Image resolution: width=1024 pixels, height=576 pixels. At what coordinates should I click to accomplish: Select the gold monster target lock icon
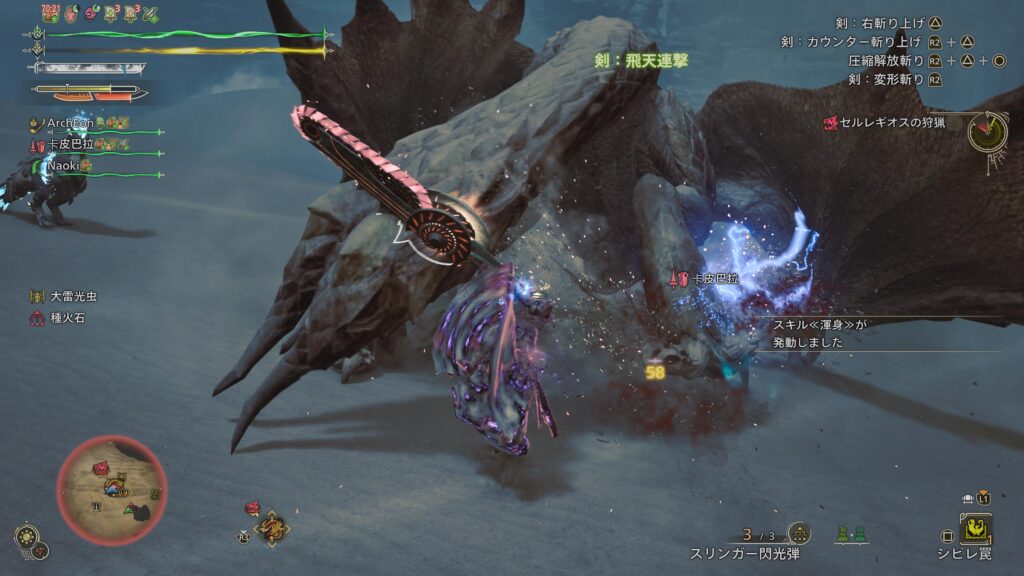click(x=271, y=527)
